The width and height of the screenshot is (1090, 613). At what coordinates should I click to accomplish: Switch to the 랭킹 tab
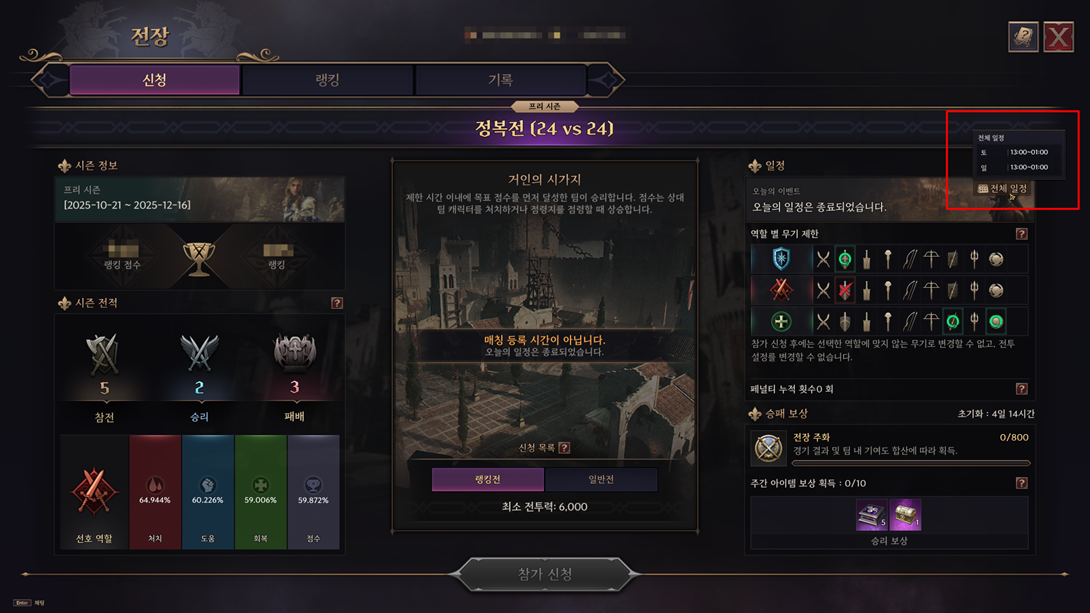327,80
